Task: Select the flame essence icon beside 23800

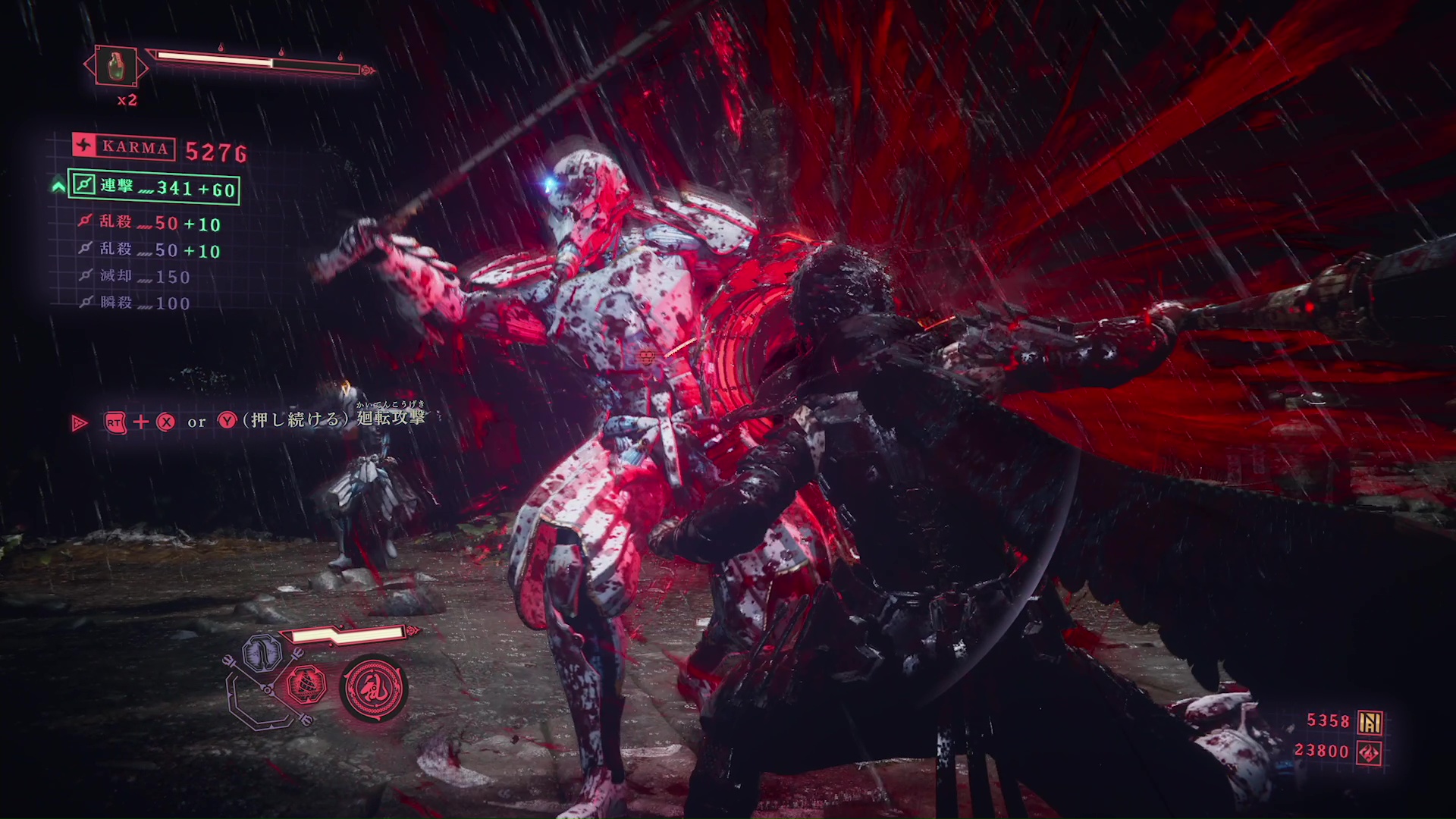Action: [x=1367, y=752]
